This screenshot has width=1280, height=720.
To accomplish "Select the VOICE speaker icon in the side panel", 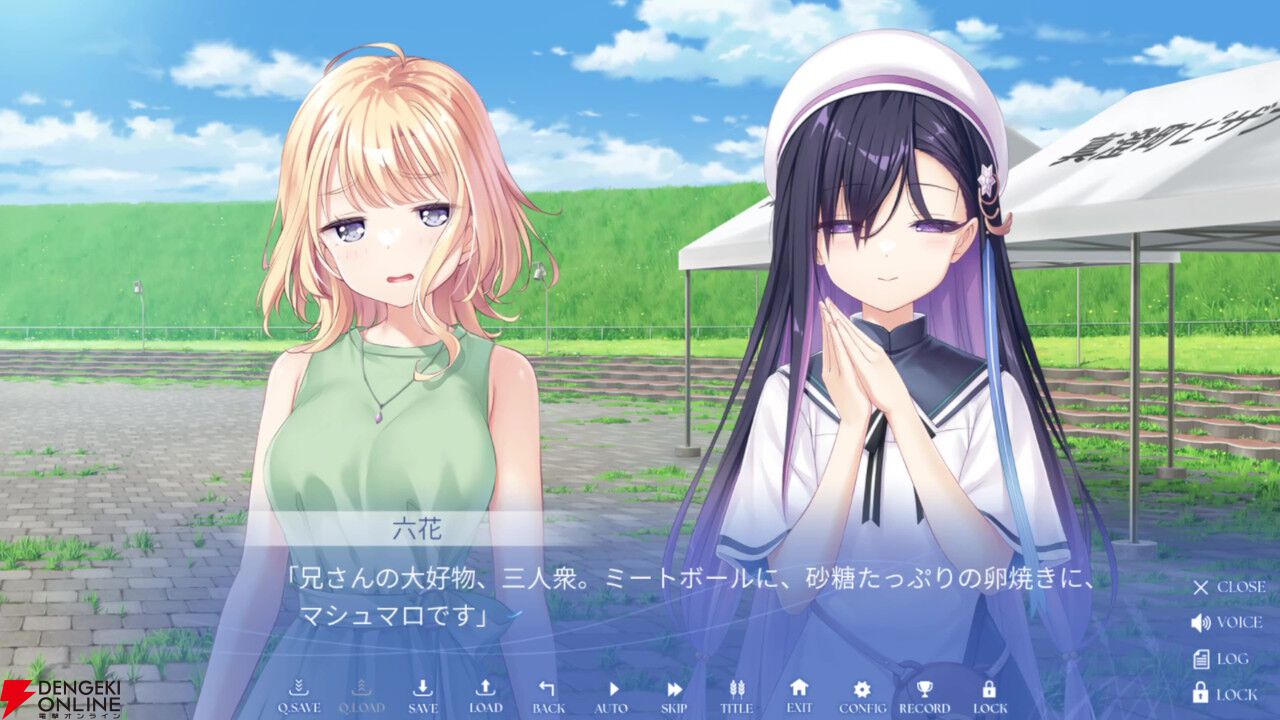I will tap(1203, 622).
